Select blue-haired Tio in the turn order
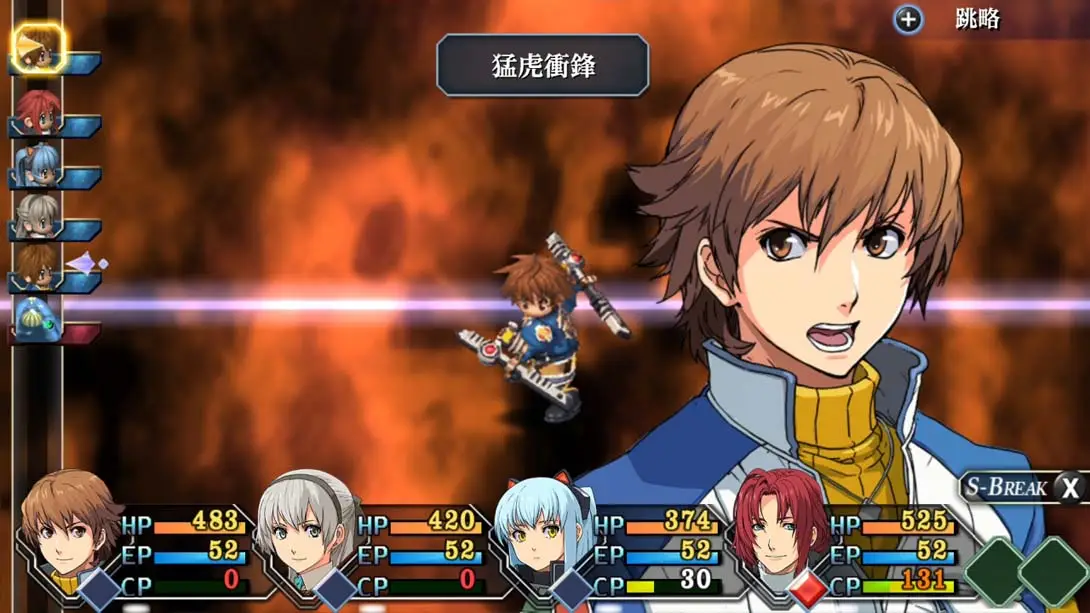This screenshot has width=1090, height=613. 38,164
